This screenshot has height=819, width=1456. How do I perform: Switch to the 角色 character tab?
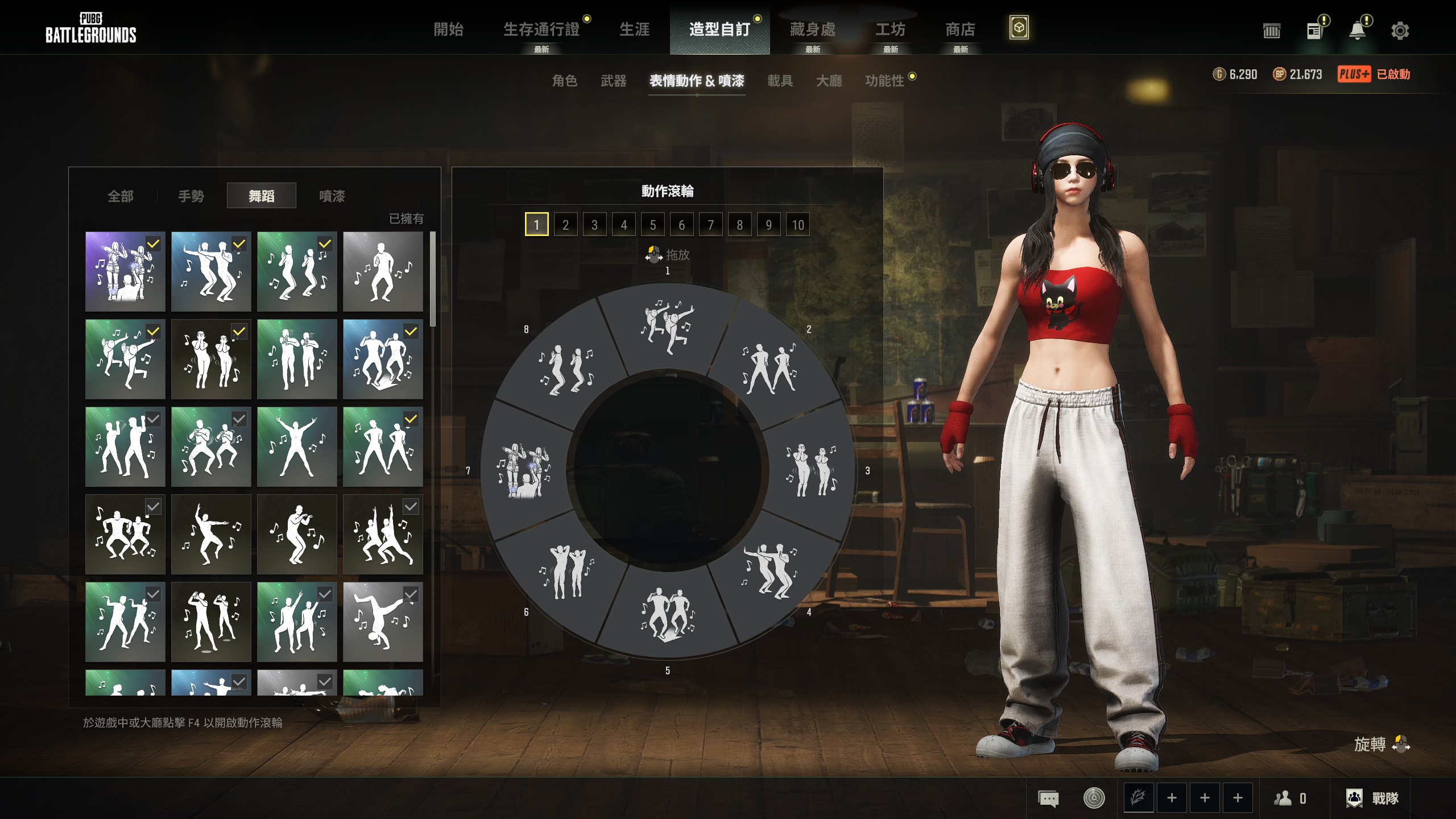(564, 81)
